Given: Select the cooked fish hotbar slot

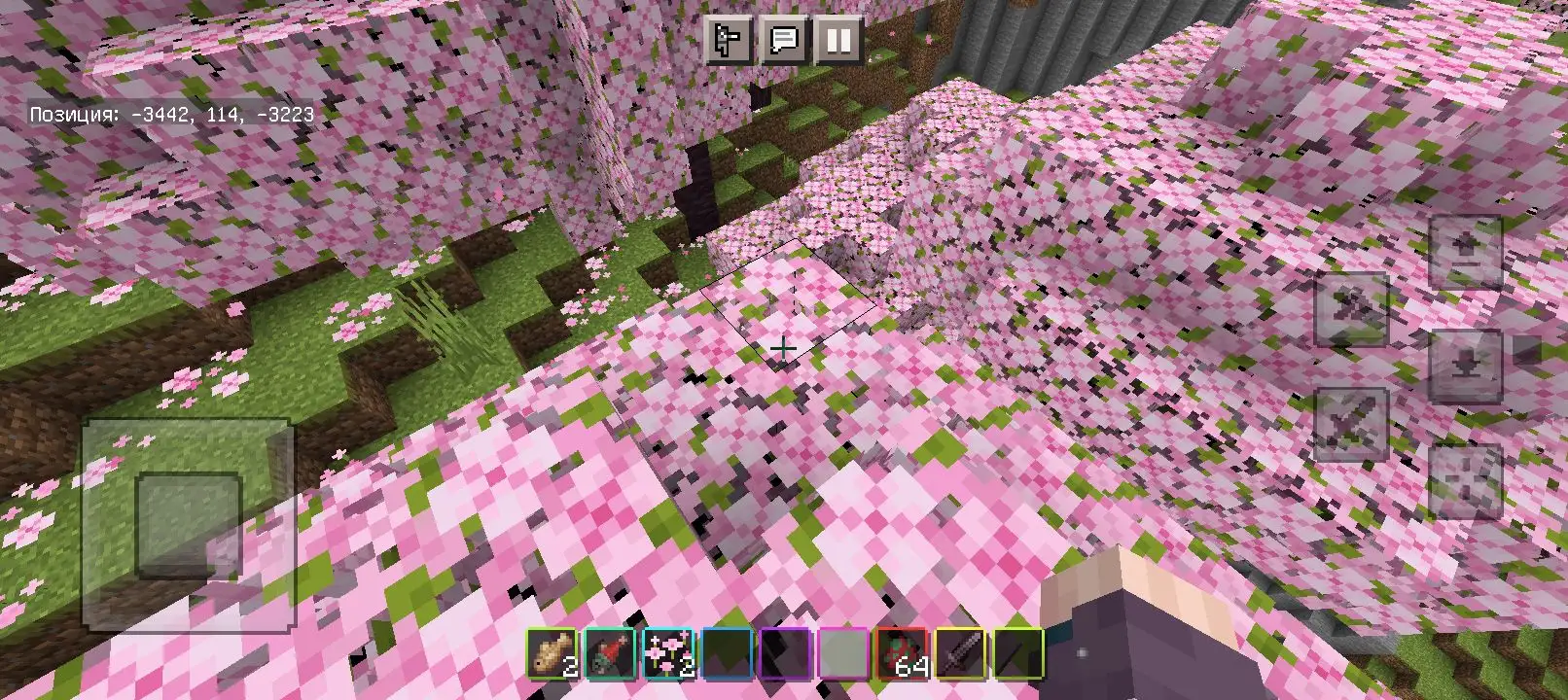Looking at the screenshot, I should point(552,653).
